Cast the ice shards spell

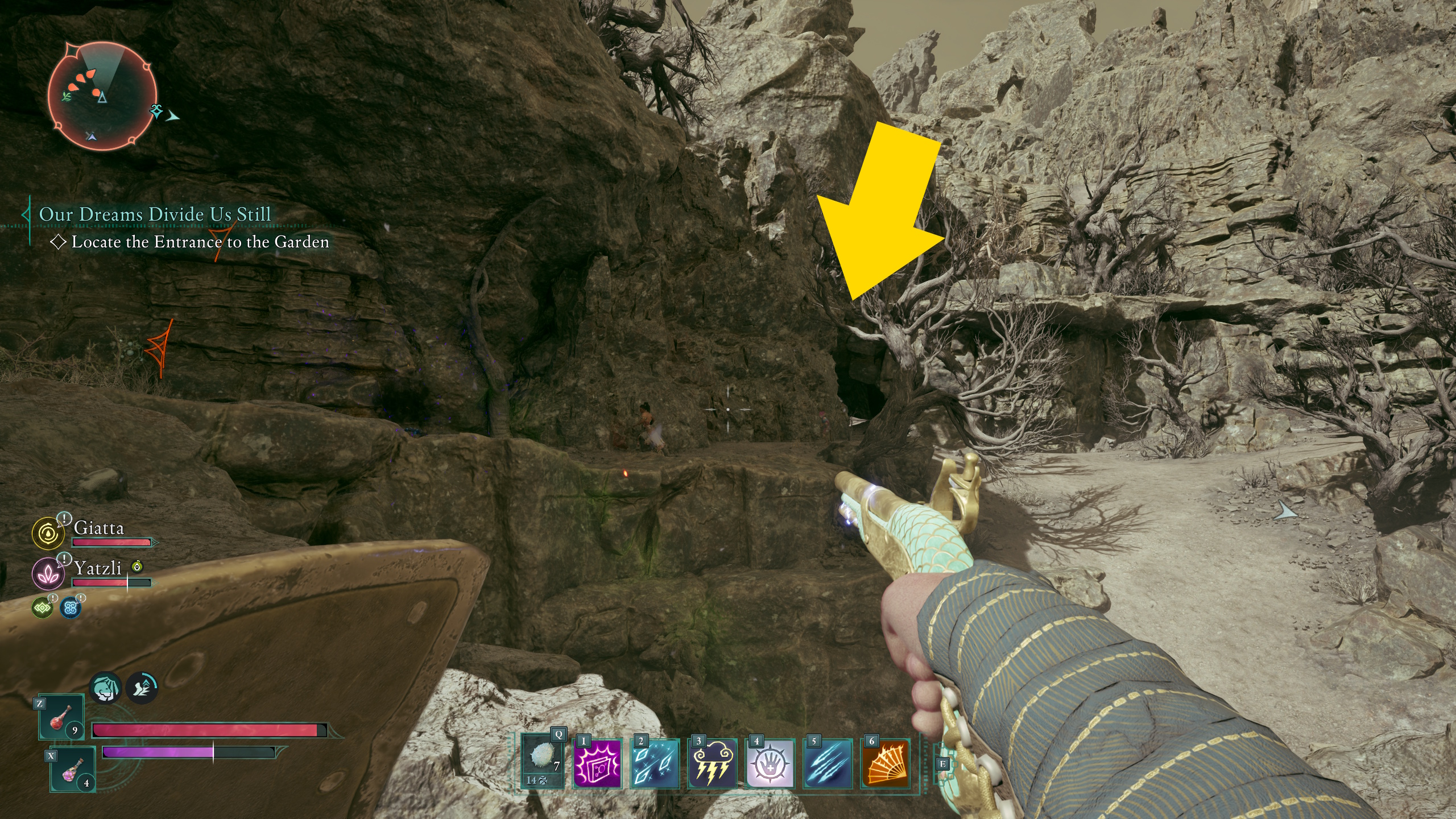click(655, 763)
